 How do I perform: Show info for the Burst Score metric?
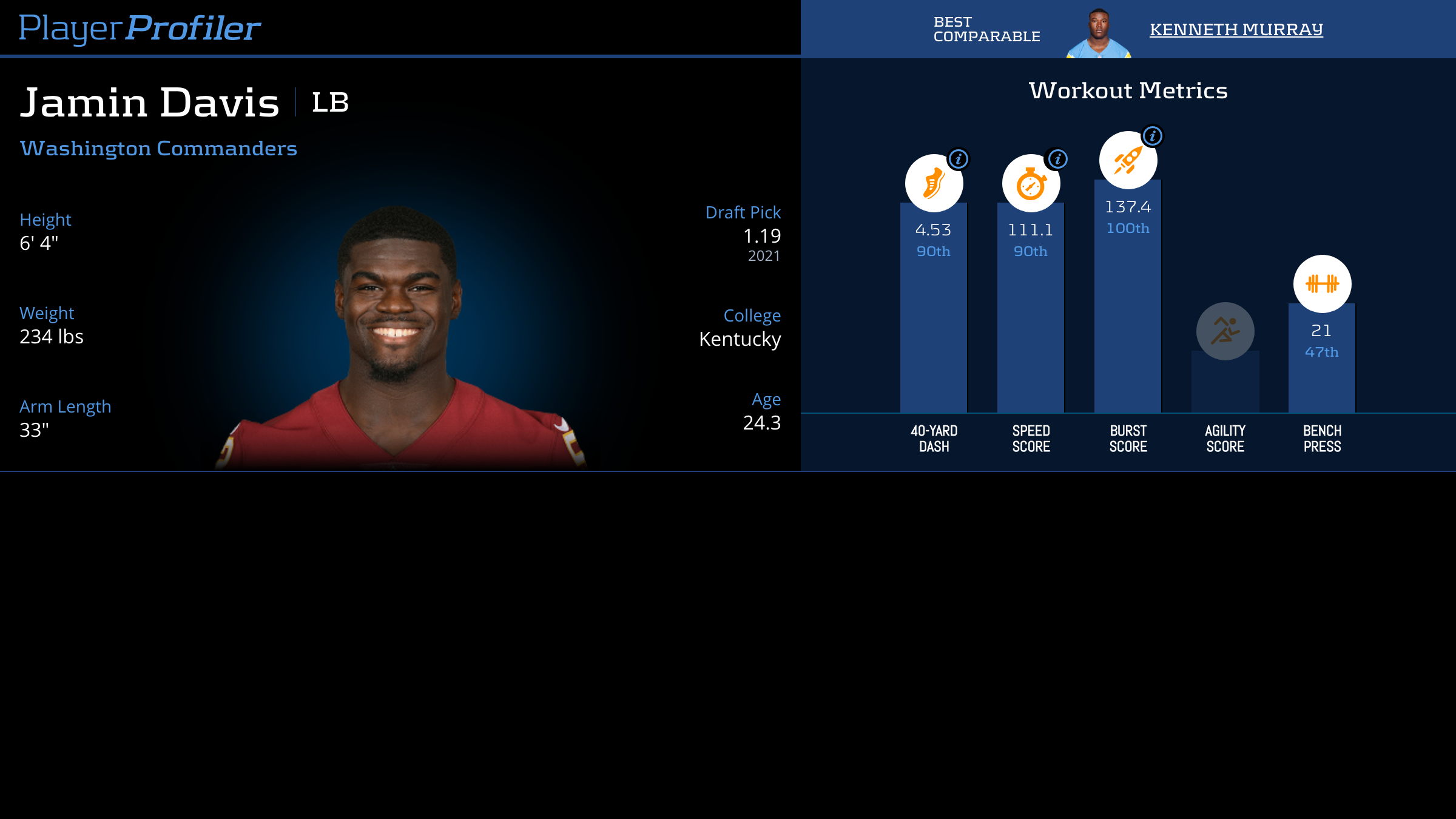[1153, 136]
